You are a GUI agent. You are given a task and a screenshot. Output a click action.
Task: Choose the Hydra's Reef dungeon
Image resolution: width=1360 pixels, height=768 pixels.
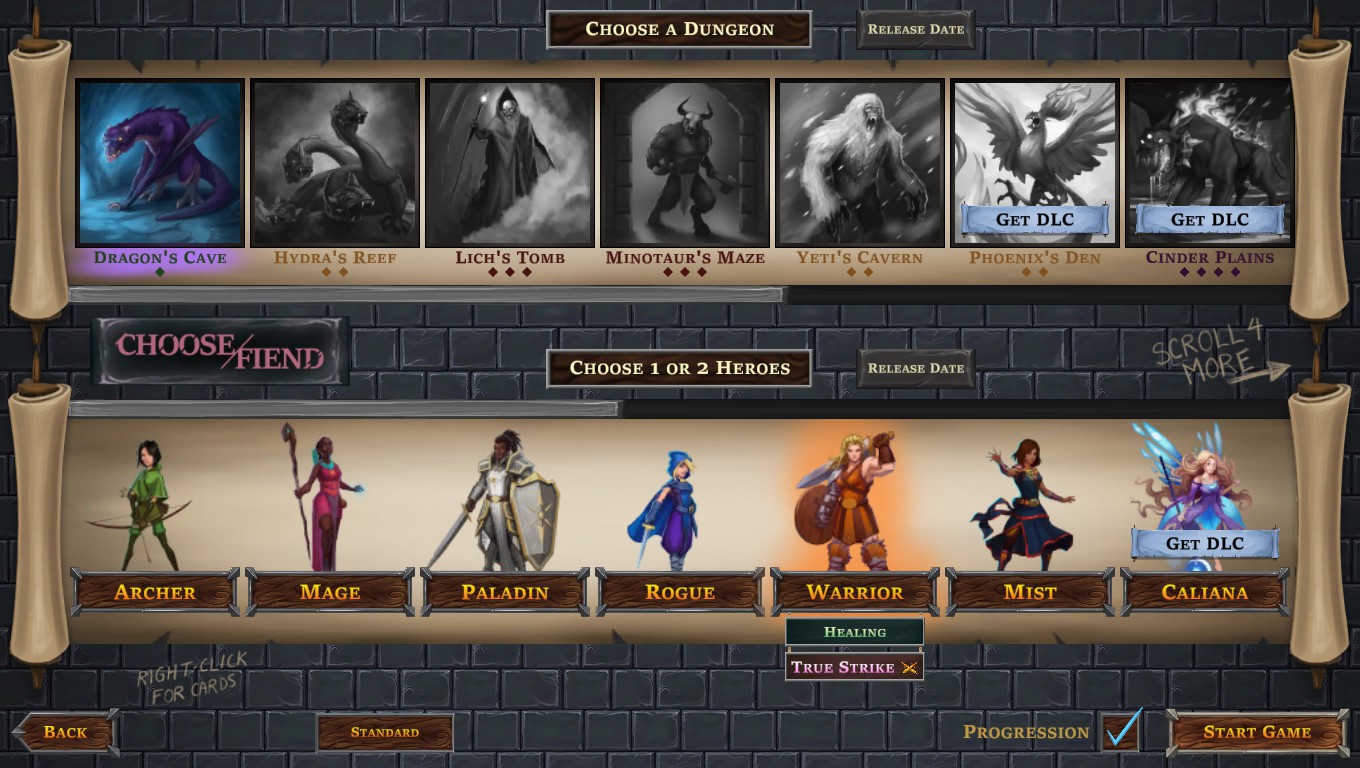335,163
